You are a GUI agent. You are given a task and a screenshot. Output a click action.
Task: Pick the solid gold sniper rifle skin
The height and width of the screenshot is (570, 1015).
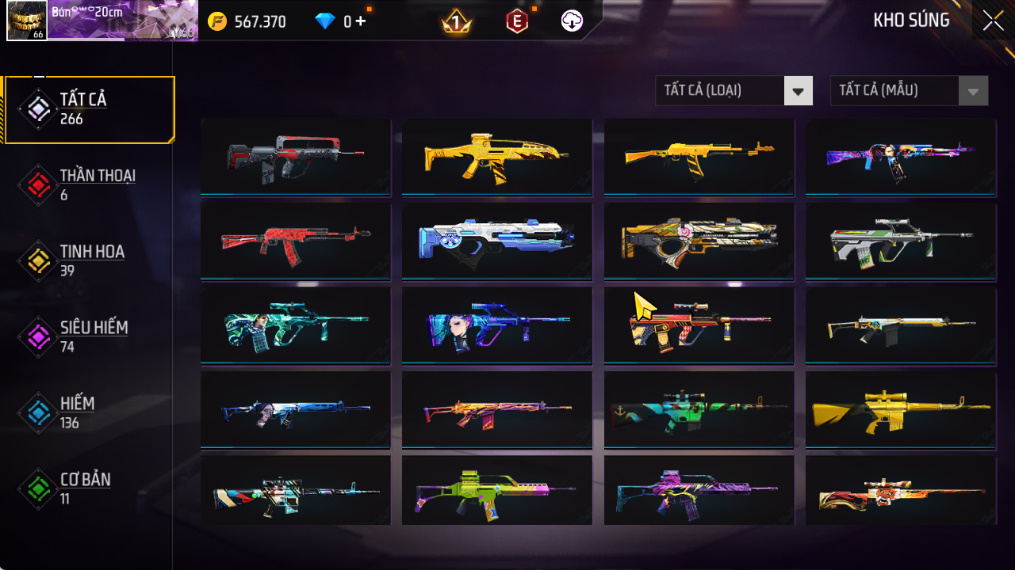(x=900, y=409)
